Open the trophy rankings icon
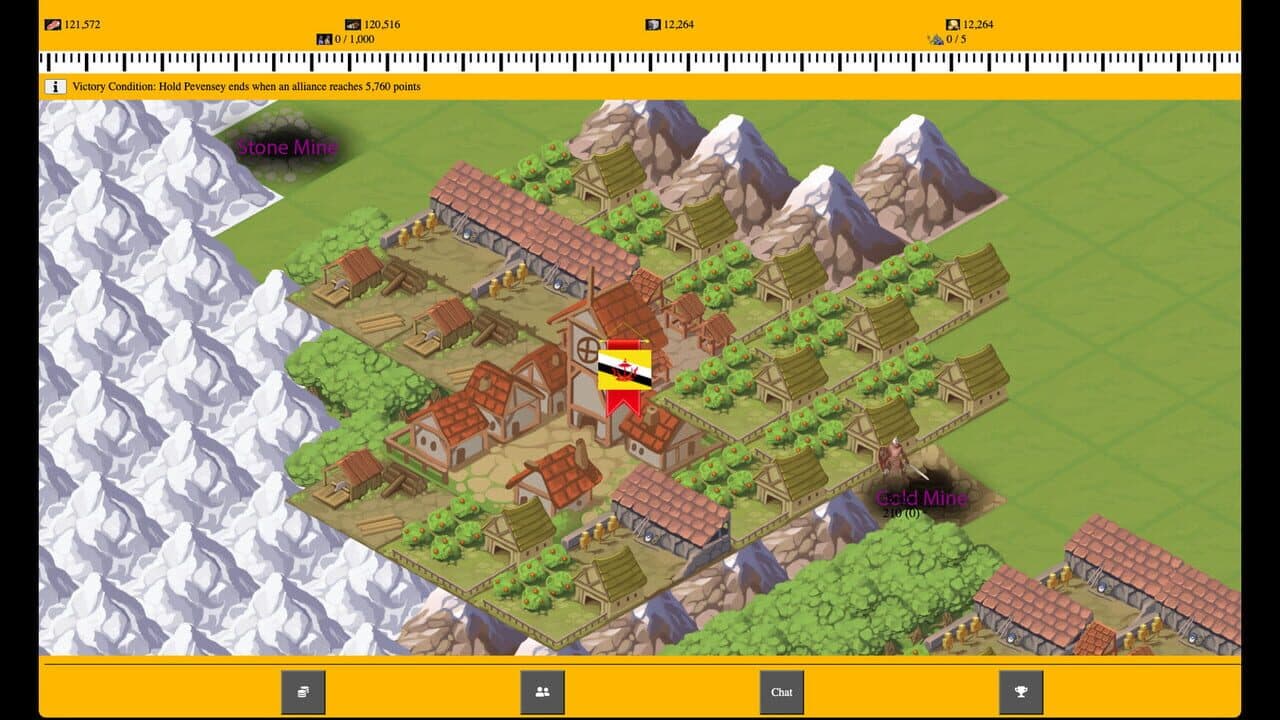Screen dimensions: 1280x720 (1019, 691)
